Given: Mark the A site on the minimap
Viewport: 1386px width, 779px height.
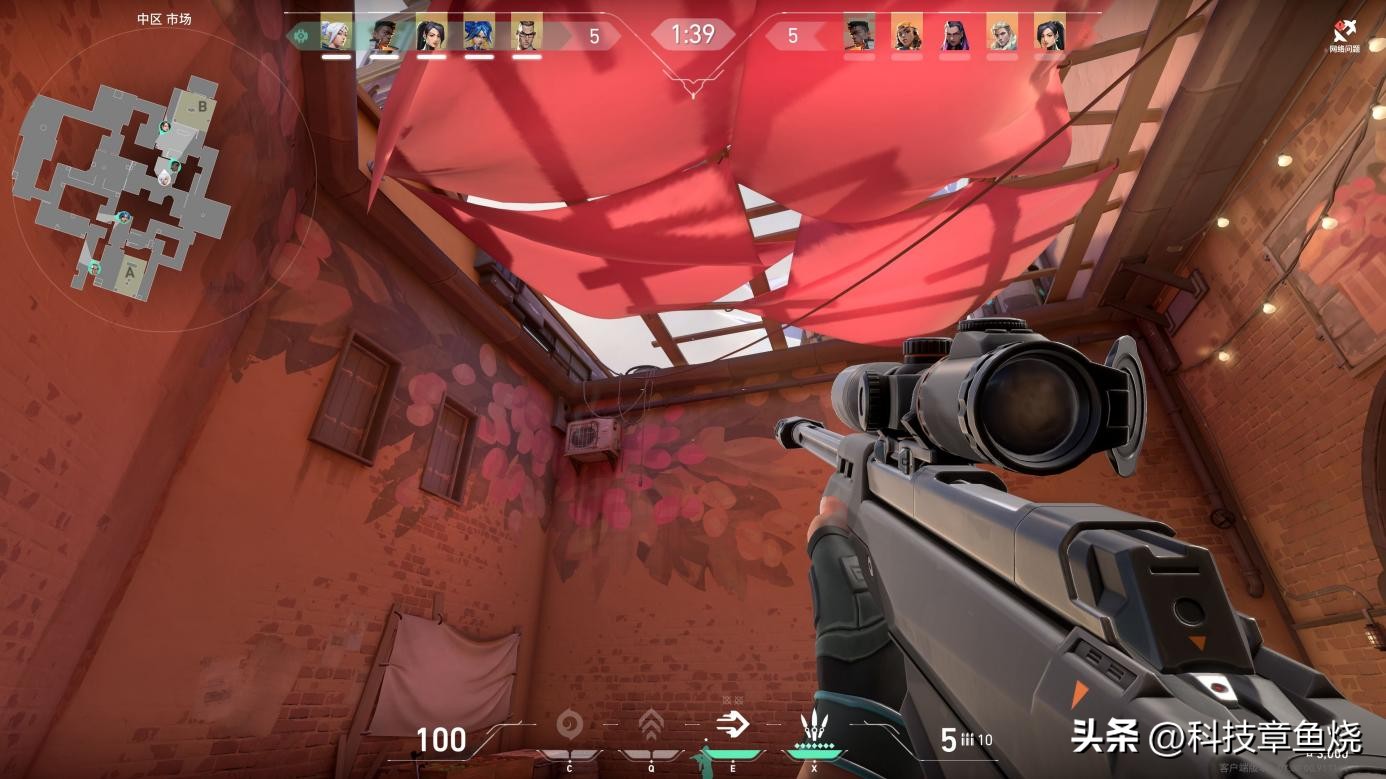Looking at the screenshot, I should (x=130, y=268).
